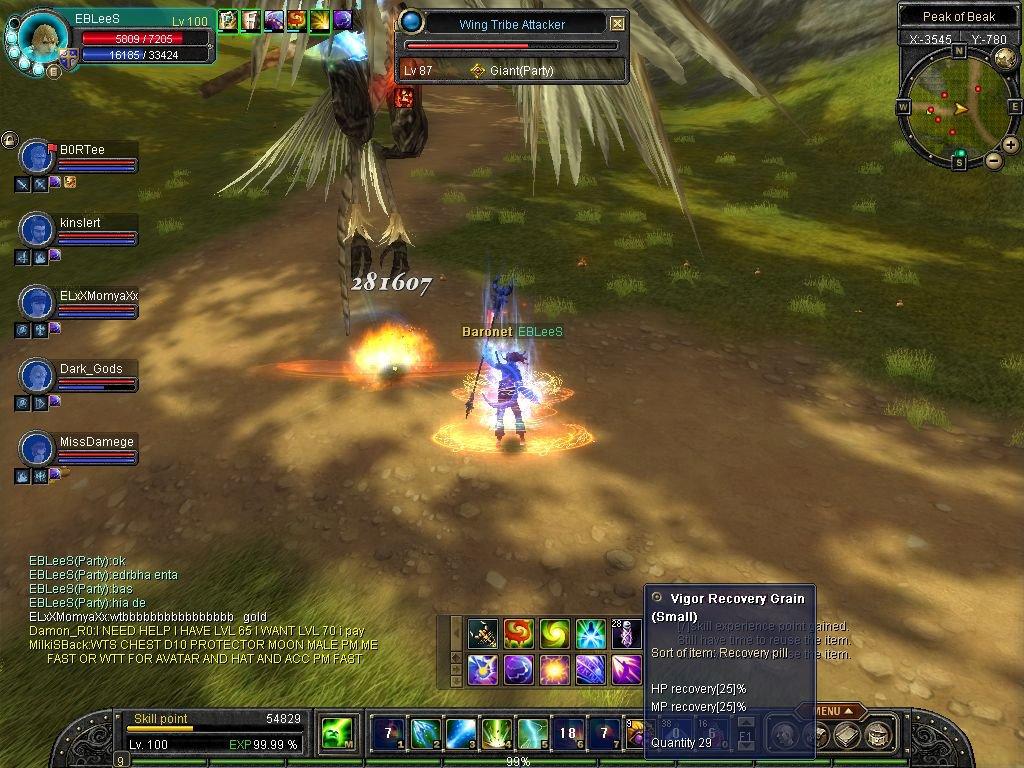Use the ice shard skill in slot 2
1024x768 pixels.
(424, 734)
